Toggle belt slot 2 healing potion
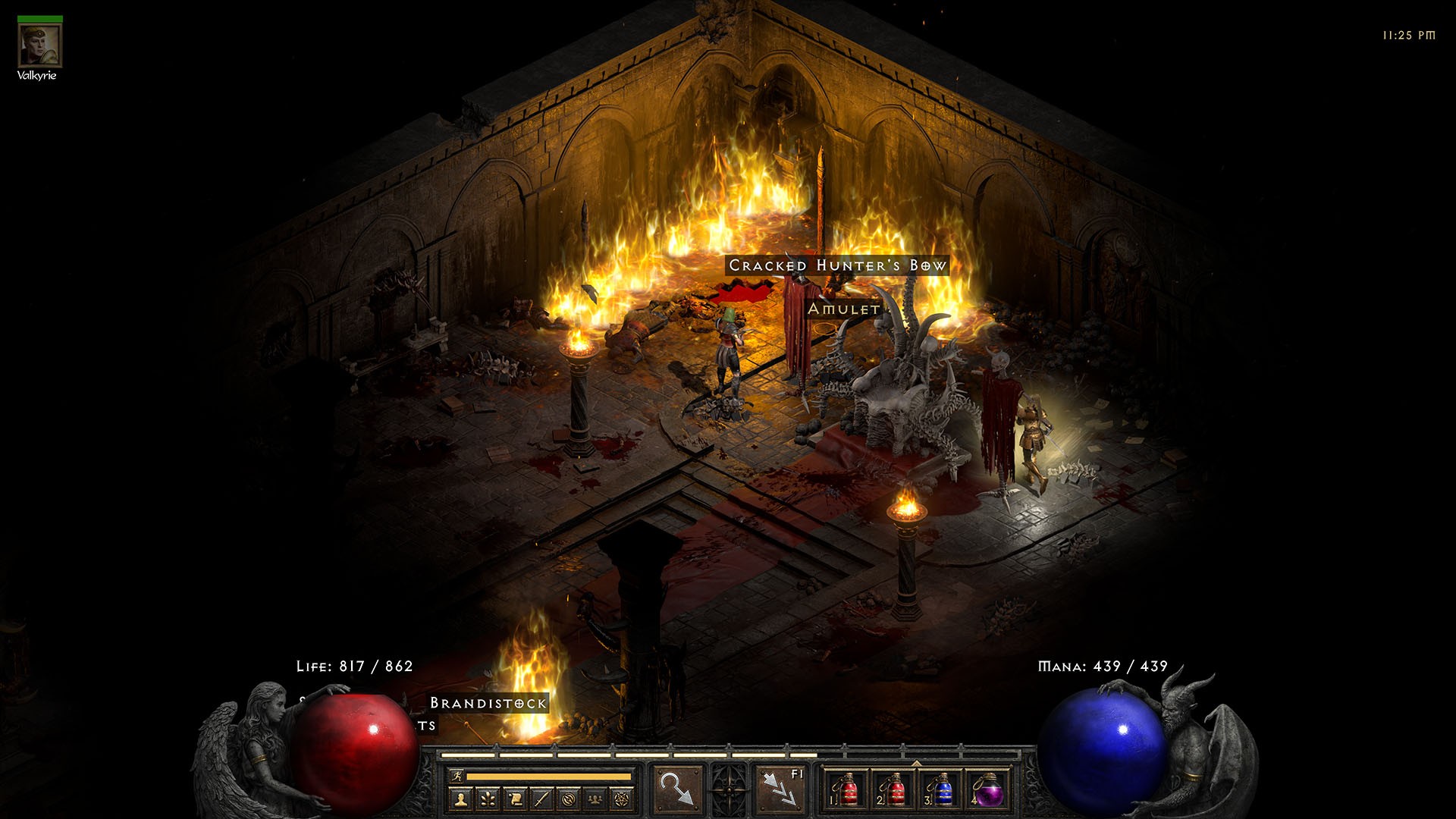The image size is (1456, 819). (896, 789)
